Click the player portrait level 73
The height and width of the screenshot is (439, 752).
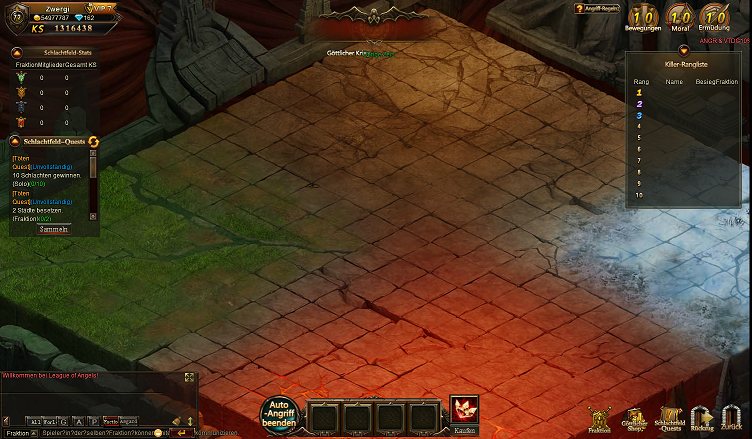point(16,16)
